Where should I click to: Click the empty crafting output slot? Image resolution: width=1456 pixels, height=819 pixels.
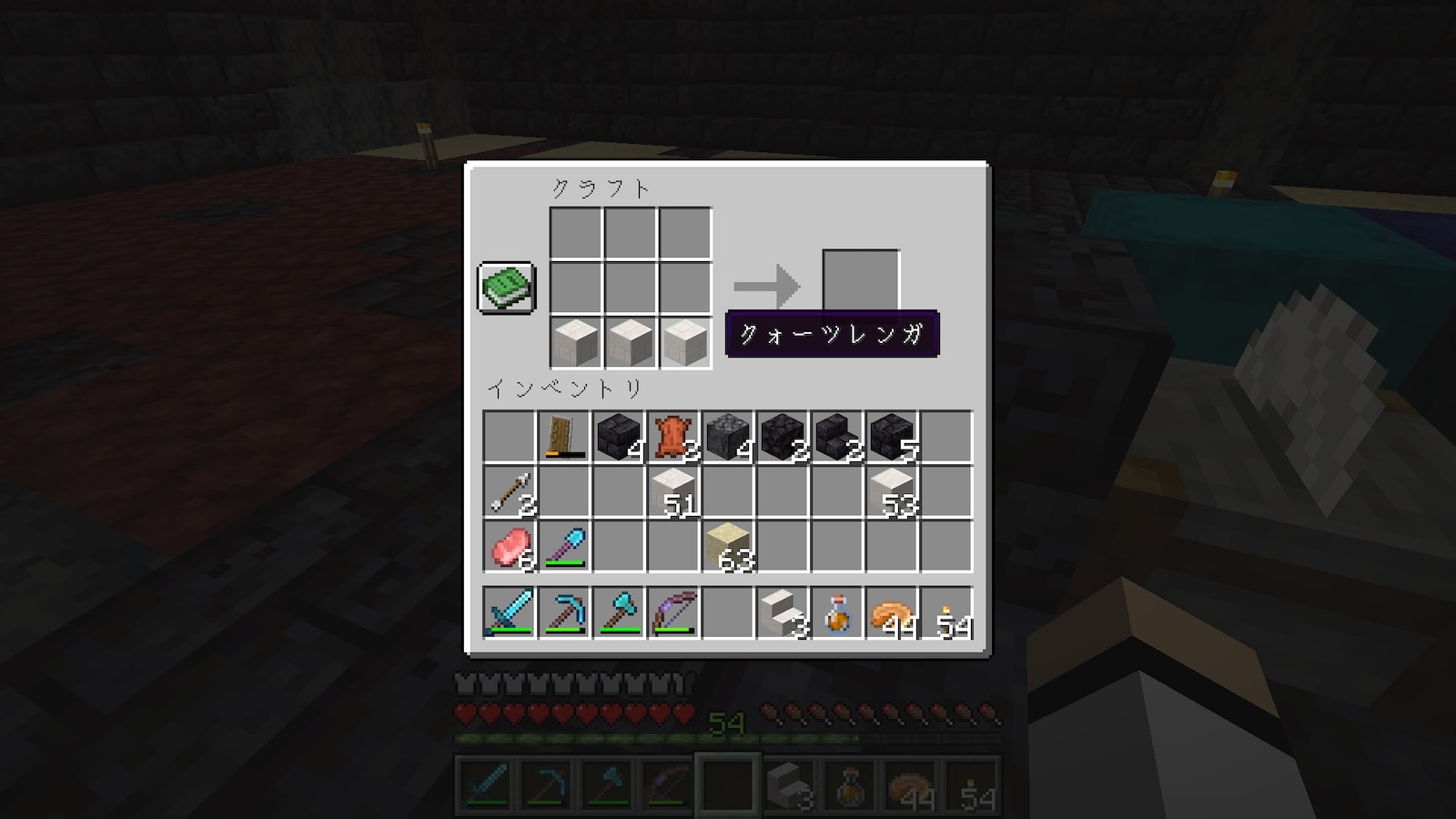coord(860,279)
